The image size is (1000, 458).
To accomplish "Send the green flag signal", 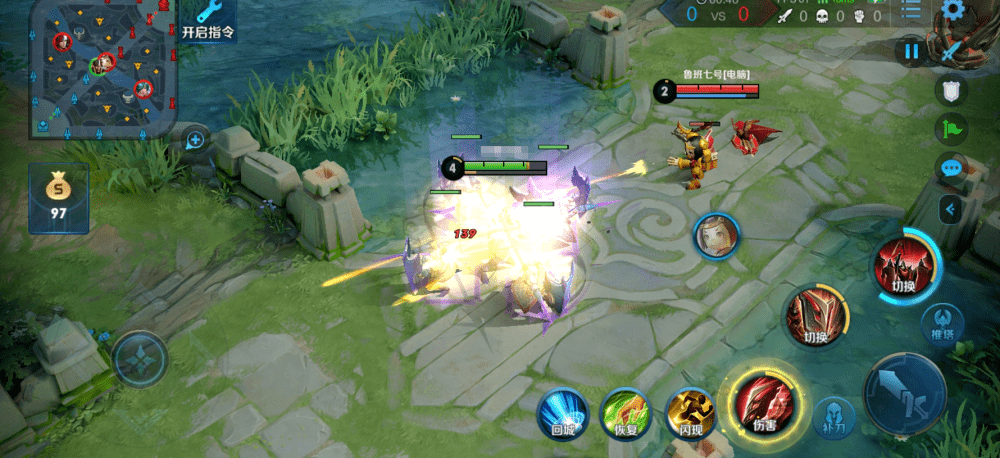I will pyautogui.click(x=951, y=129).
